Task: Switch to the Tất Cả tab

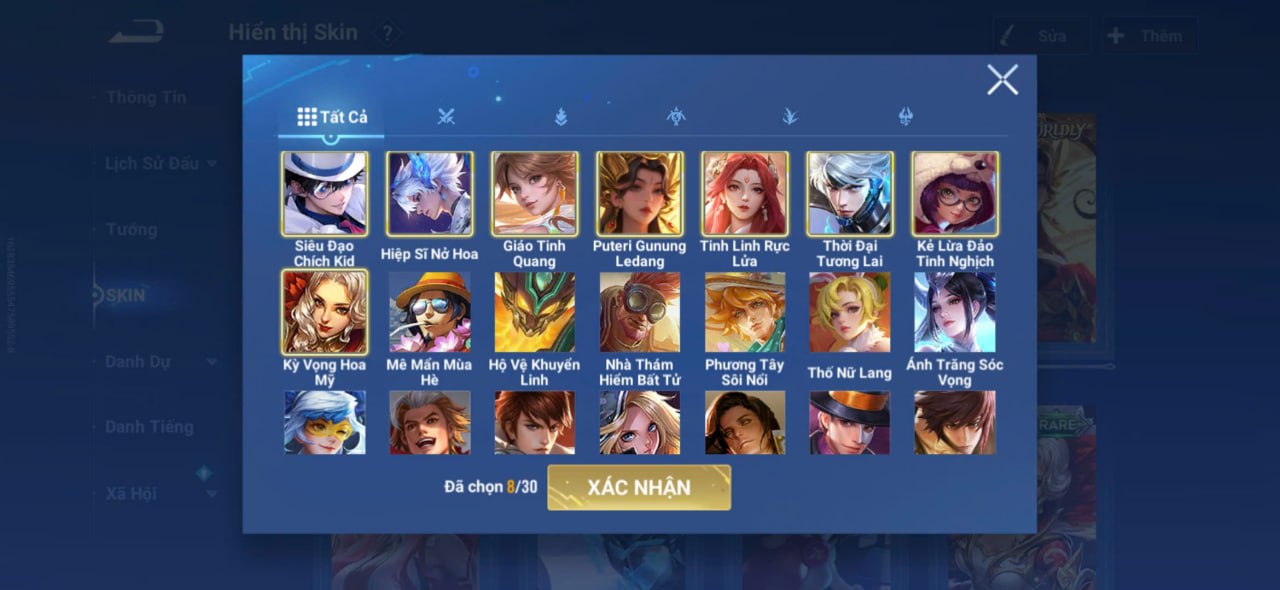Action: pyautogui.click(x=332, y=117)
